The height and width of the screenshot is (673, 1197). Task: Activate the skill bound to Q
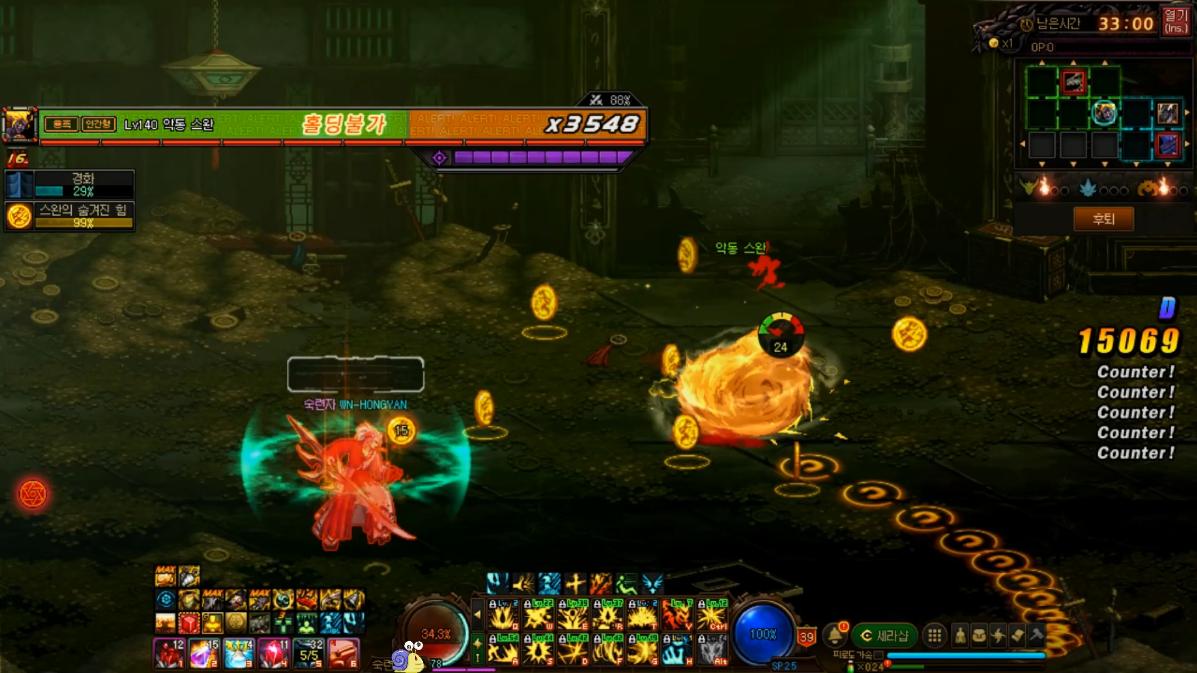[x=503, y=618]
